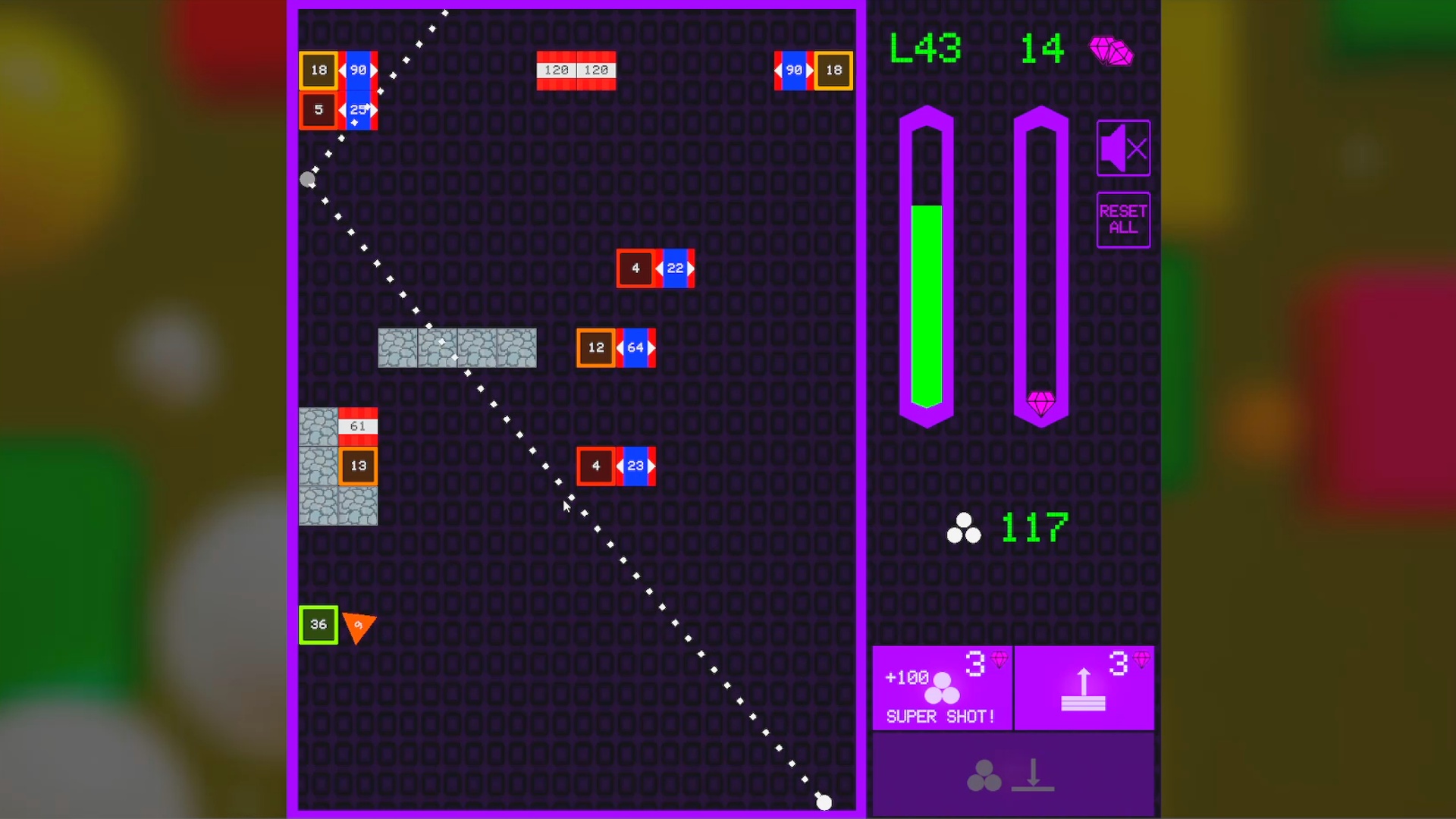This screenshot has width=1456, height=819.
Task: Select the green box numbered 36
Action: [x=318, y=624]
